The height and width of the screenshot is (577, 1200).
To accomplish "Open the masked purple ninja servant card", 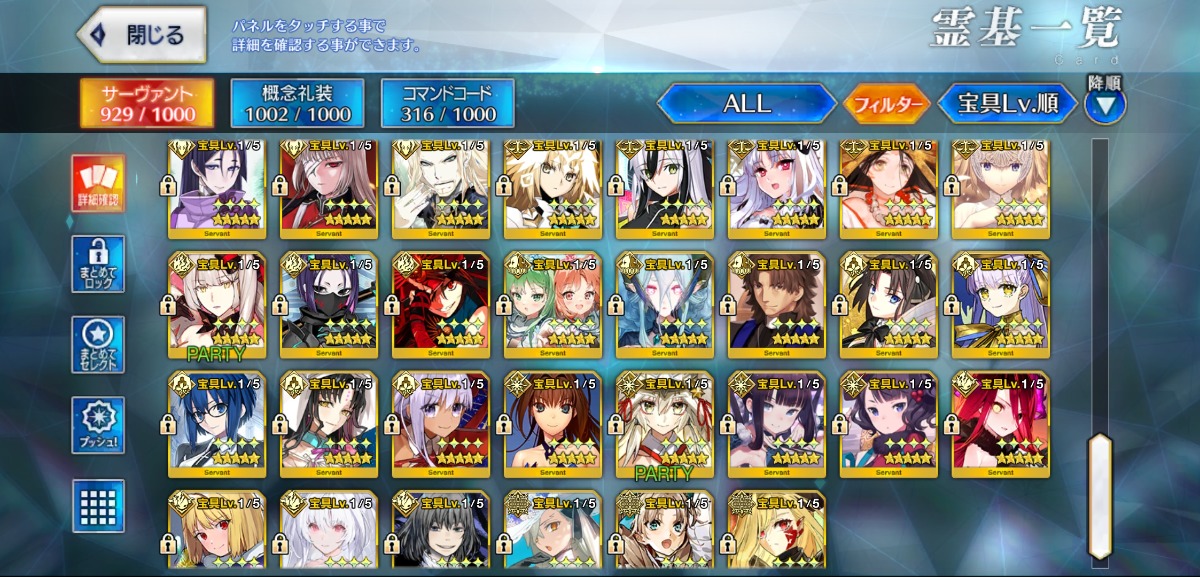I will pyautogui.click(x=329, y=302).
